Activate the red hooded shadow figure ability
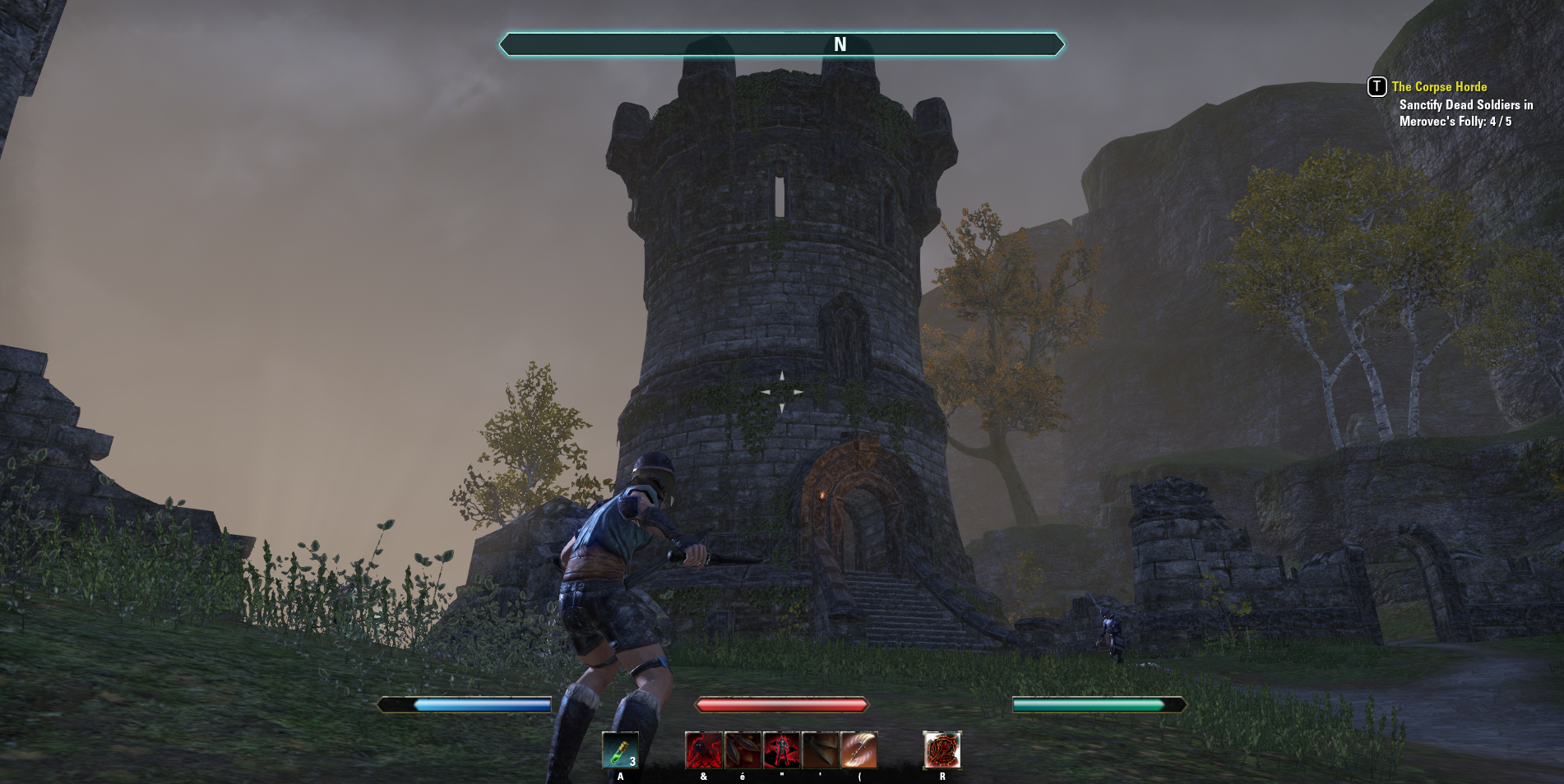Screen dimensions: 1564x784 [x=703, y=750]
